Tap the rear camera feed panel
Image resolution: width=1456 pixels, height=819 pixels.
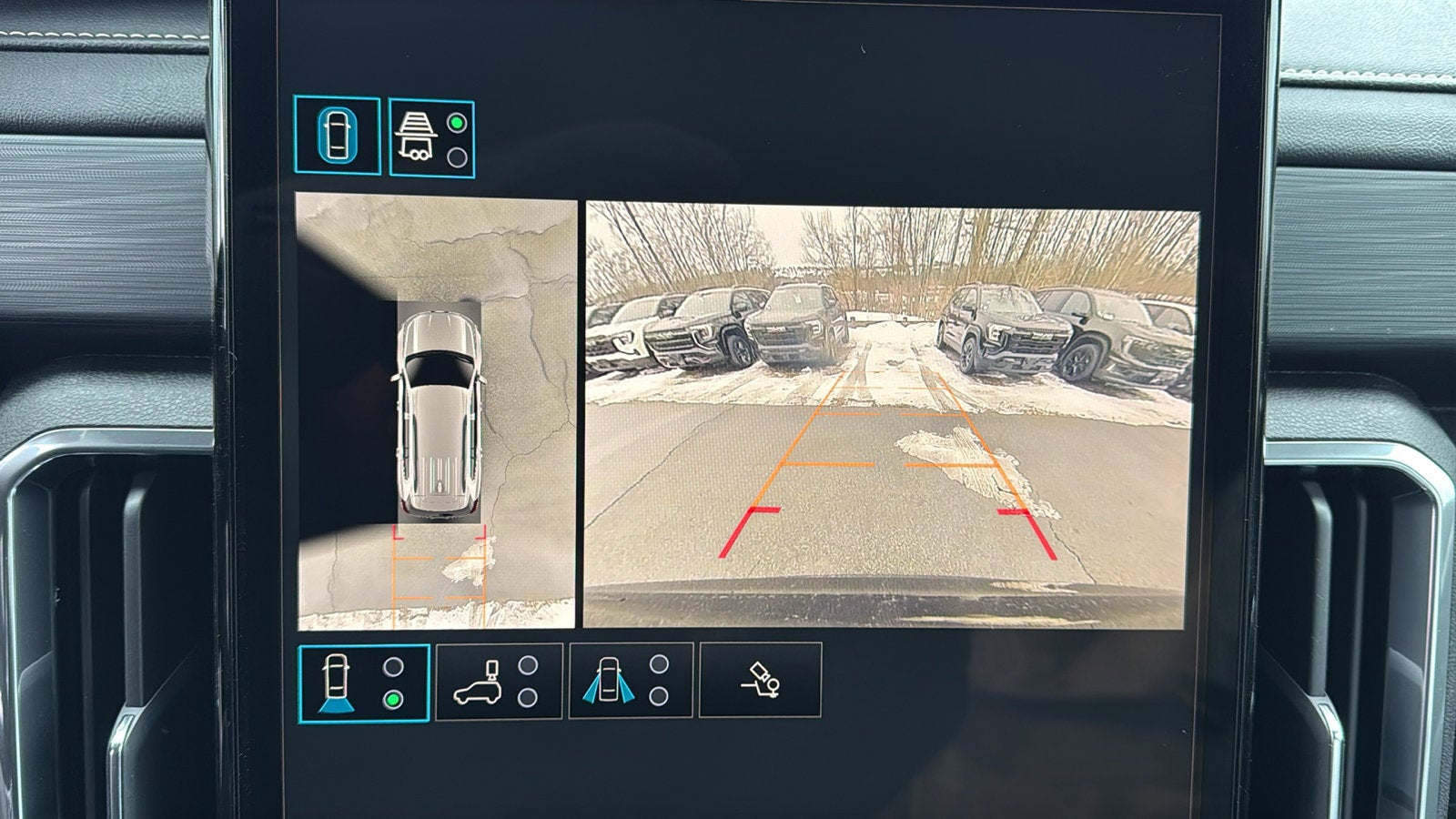coord(890,415)
